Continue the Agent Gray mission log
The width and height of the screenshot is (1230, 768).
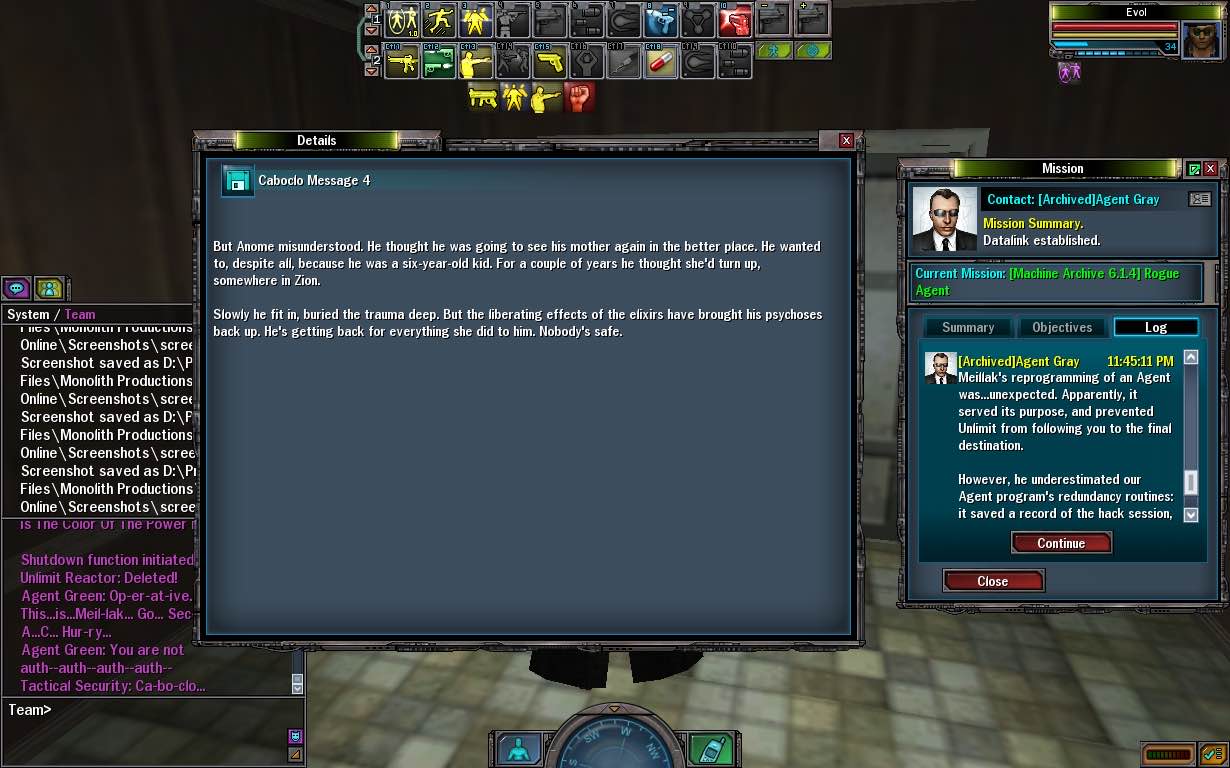(x=1061, y=543)
